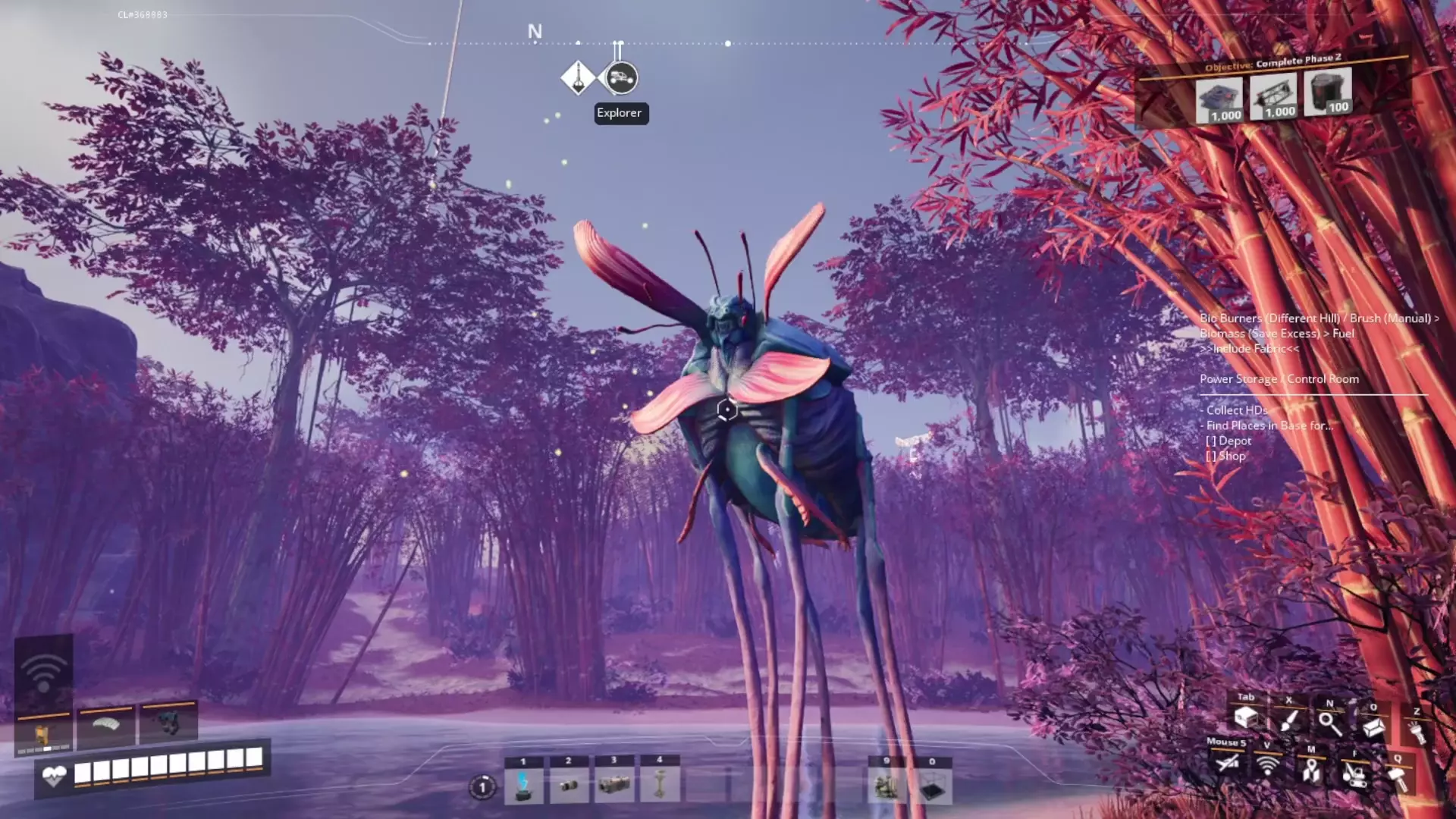Open the map waypoint icon bound to M
The image size is (1456, 819).
1312,771
